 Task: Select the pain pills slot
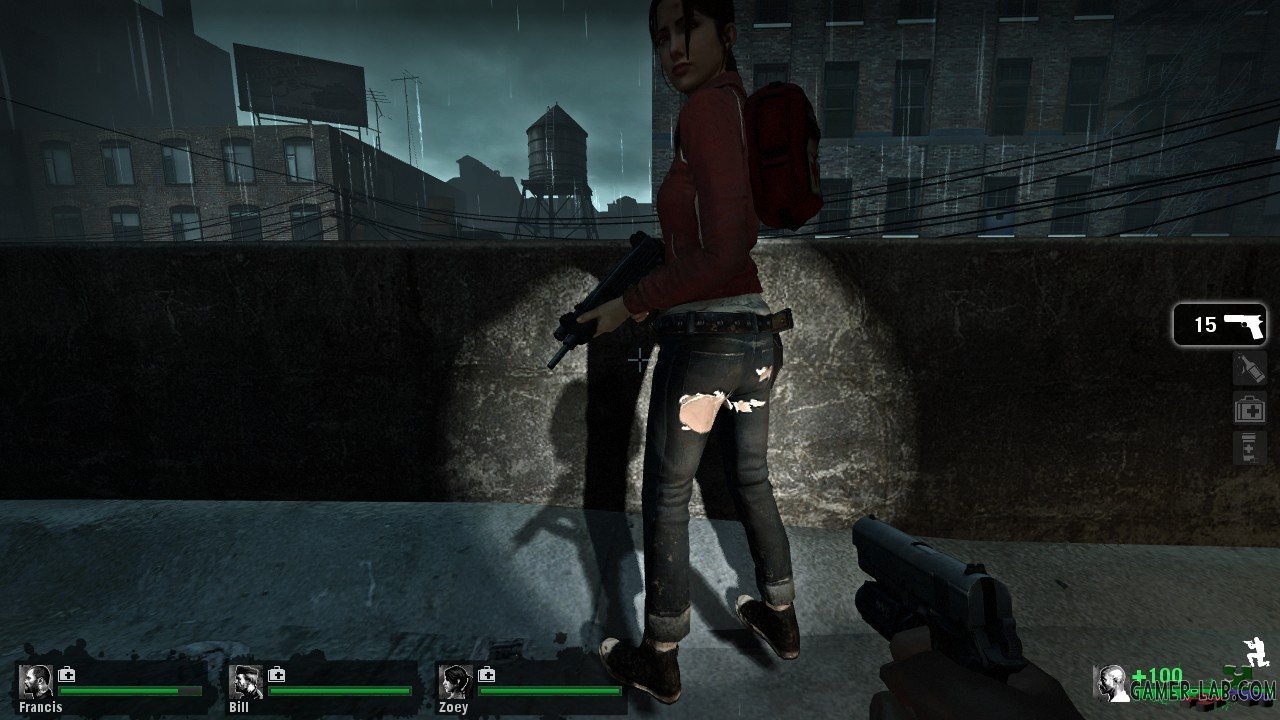tap(1250, 448)
